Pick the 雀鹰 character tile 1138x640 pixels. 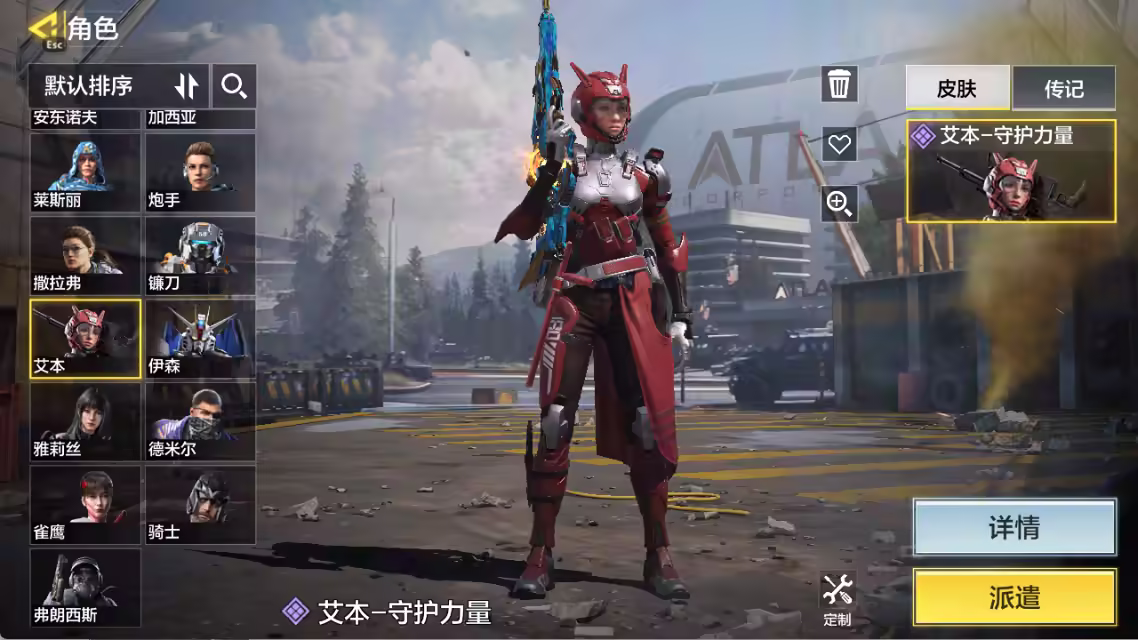(85, 504)
